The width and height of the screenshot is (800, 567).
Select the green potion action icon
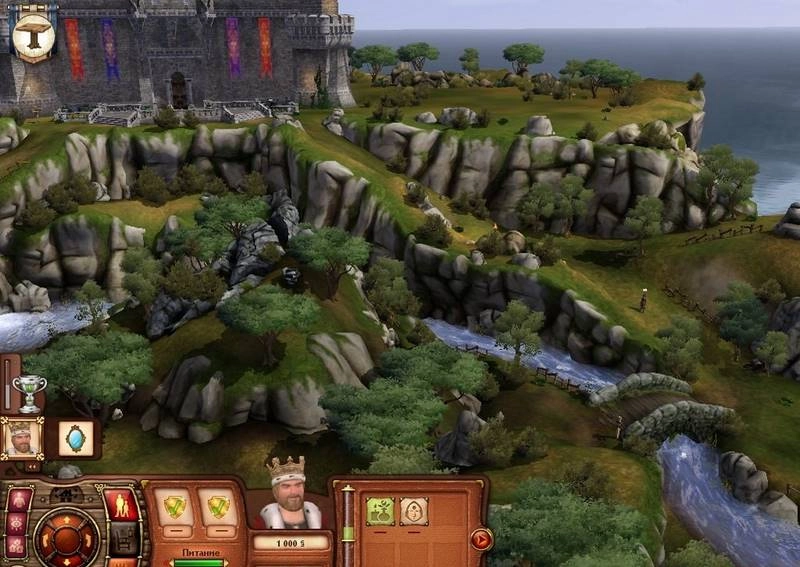(x=379, y=511)
